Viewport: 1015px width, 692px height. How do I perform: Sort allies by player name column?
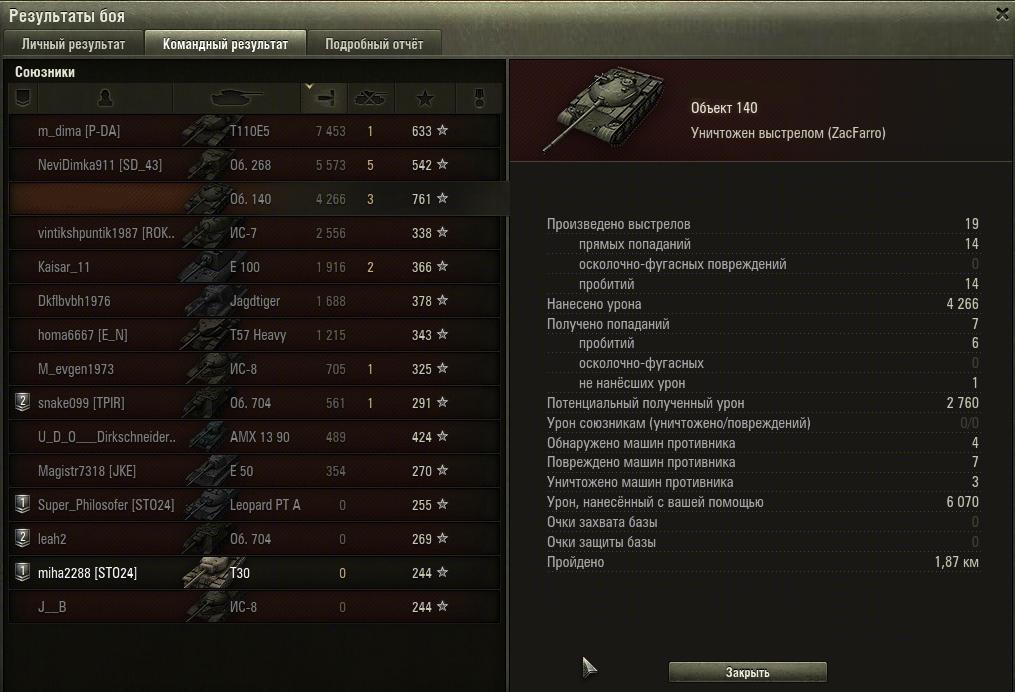[x=104, y=98]
